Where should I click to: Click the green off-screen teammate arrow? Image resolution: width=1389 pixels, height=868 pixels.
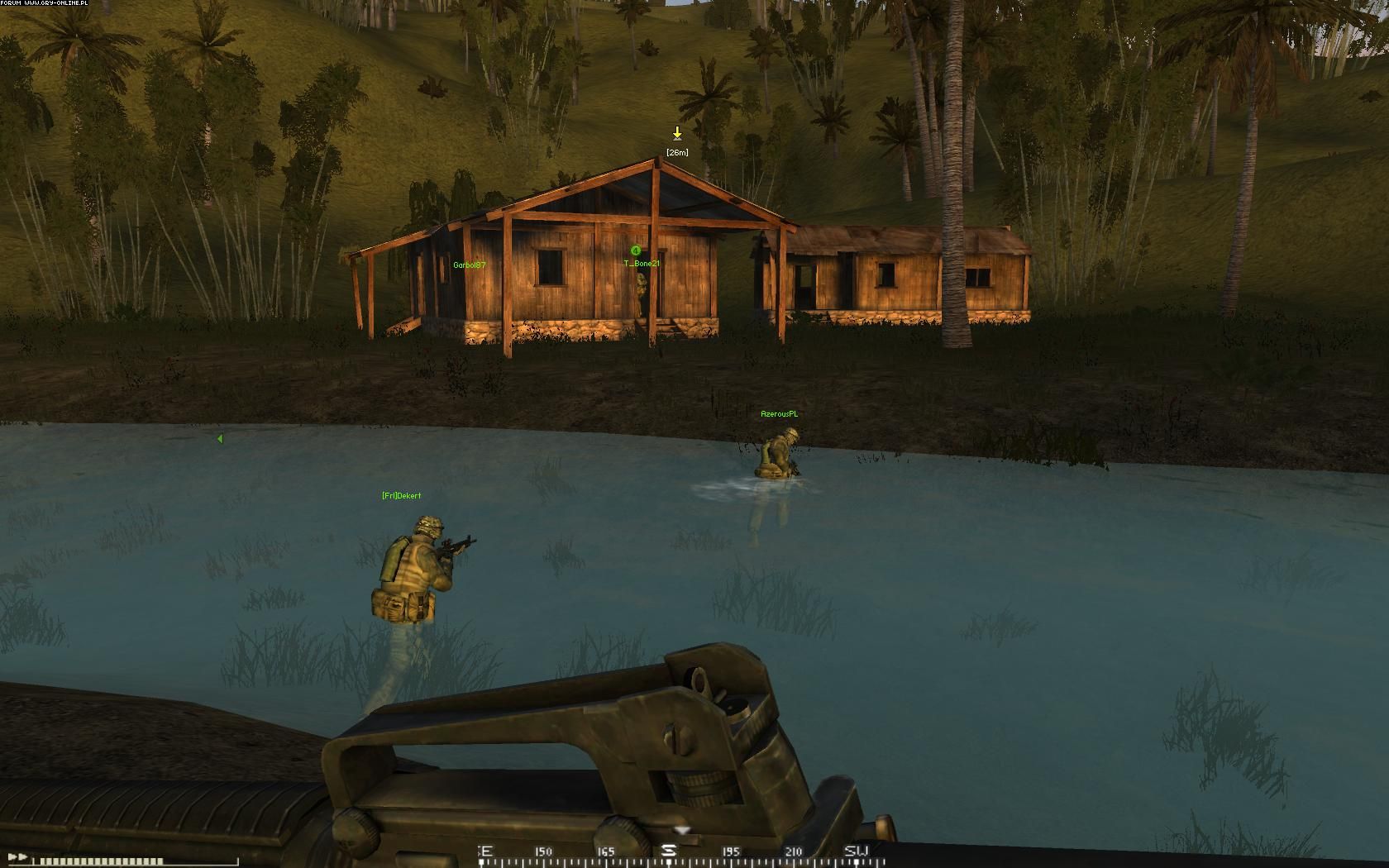click(220, 439)
